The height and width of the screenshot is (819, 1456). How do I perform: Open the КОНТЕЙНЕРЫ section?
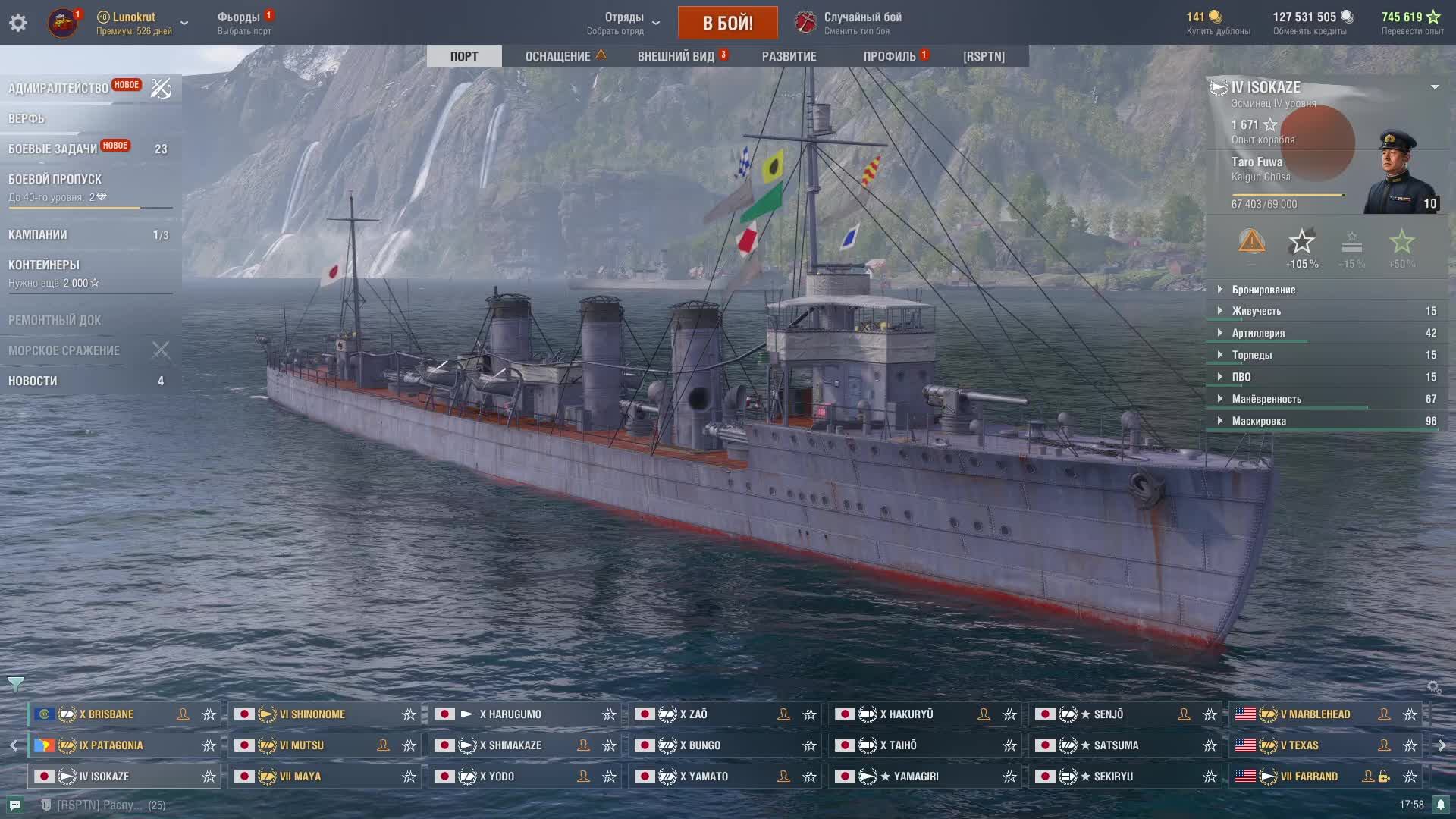(44, 265)
